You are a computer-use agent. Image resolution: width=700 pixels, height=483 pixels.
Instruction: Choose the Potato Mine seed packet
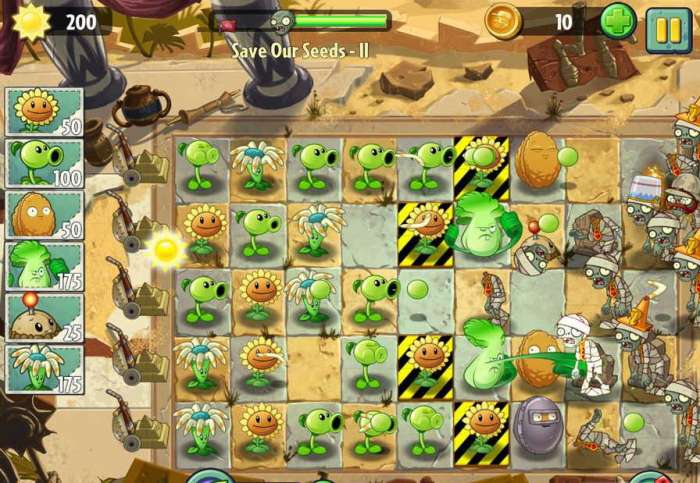point(44,316)
